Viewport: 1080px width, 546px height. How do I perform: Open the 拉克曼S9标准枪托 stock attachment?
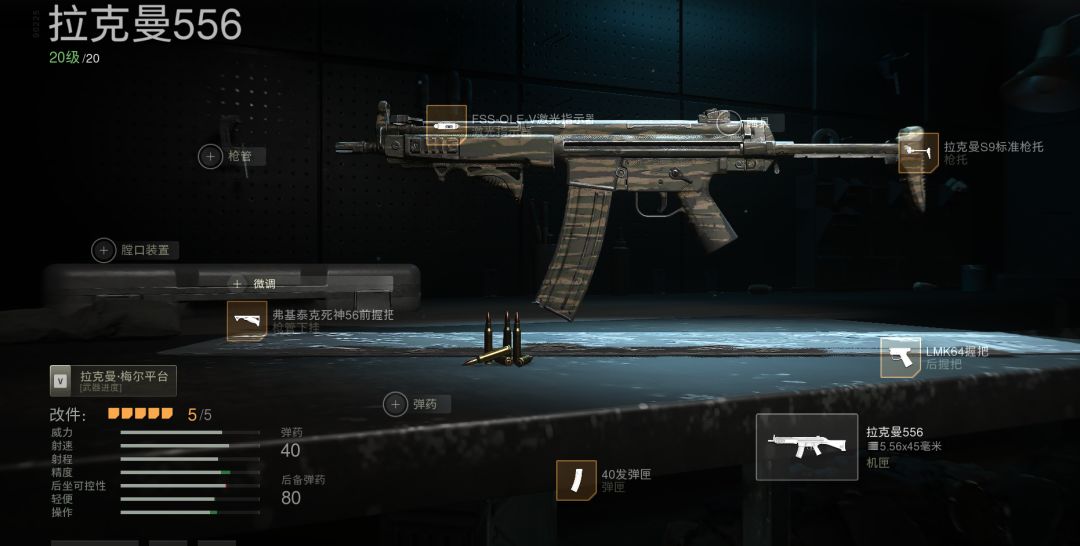(x=918, y=153)
